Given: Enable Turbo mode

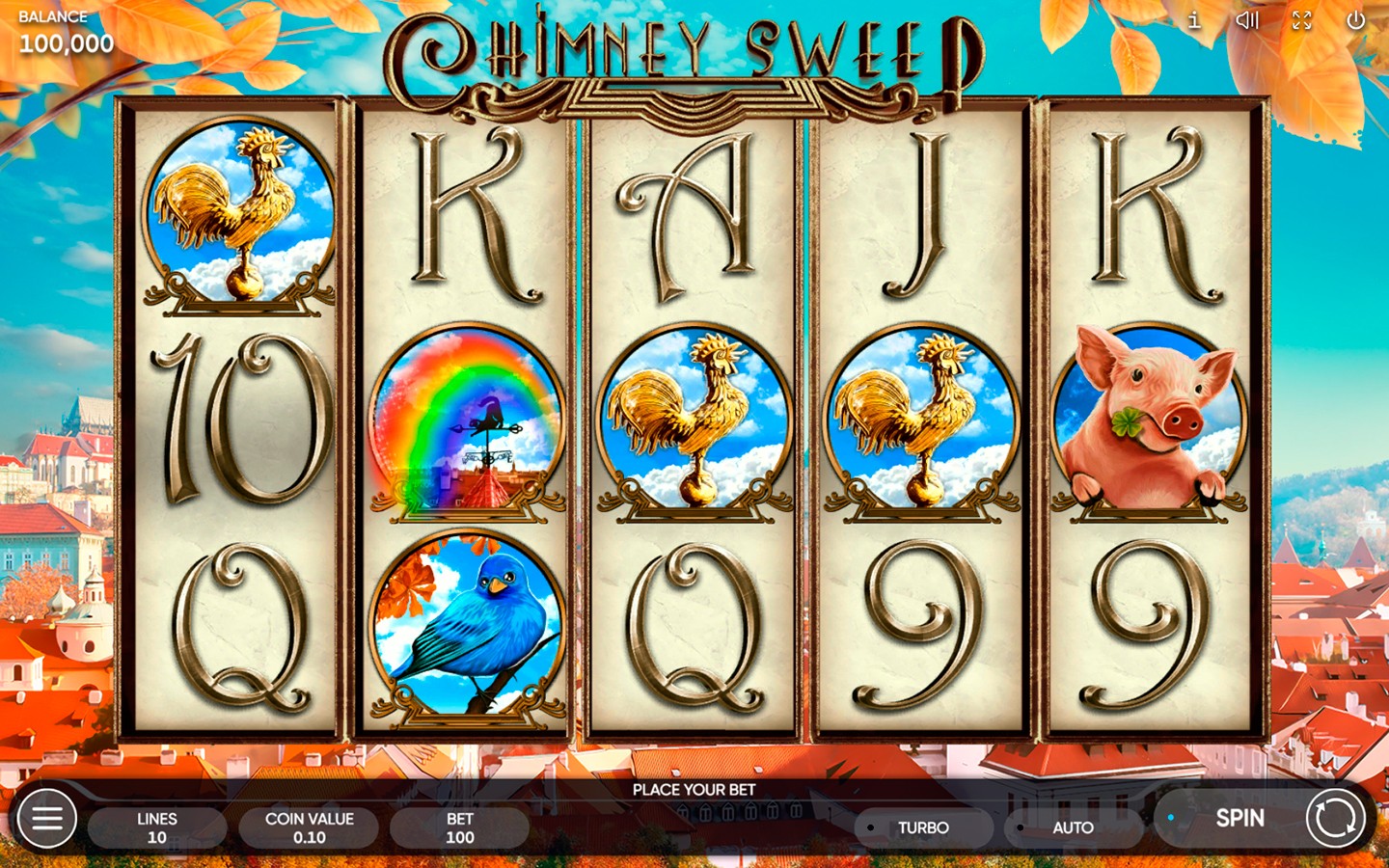Looking at the screenshot, I should 924,827.
